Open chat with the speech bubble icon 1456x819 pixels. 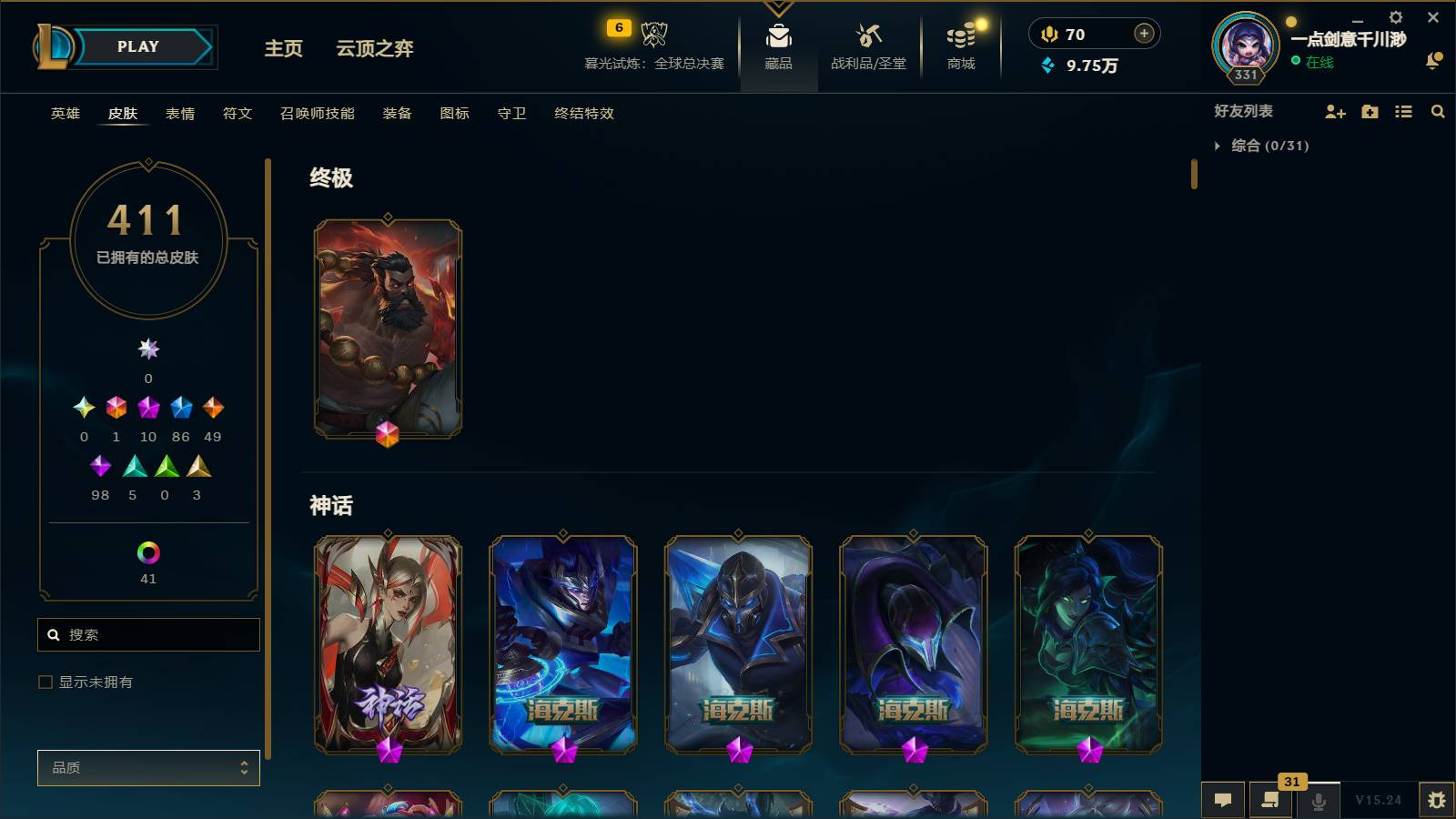tap(1224, 799)
